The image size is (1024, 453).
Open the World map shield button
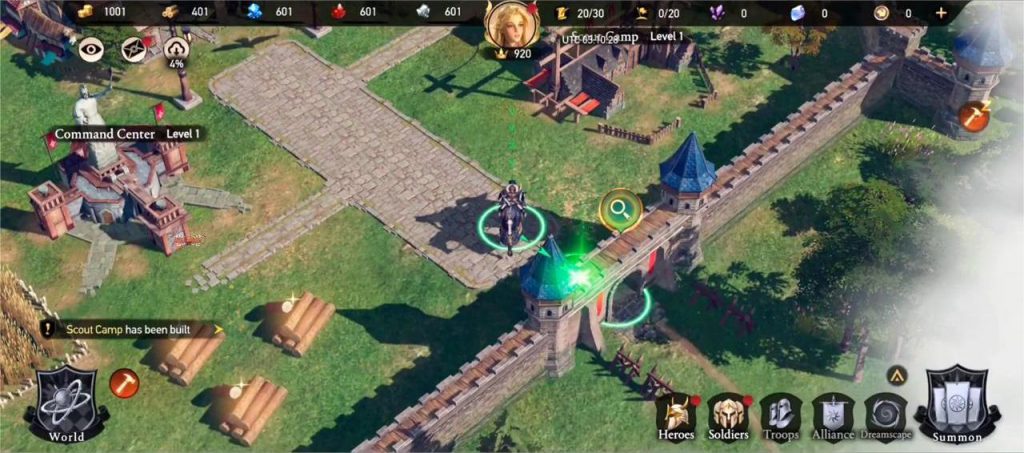67,403
